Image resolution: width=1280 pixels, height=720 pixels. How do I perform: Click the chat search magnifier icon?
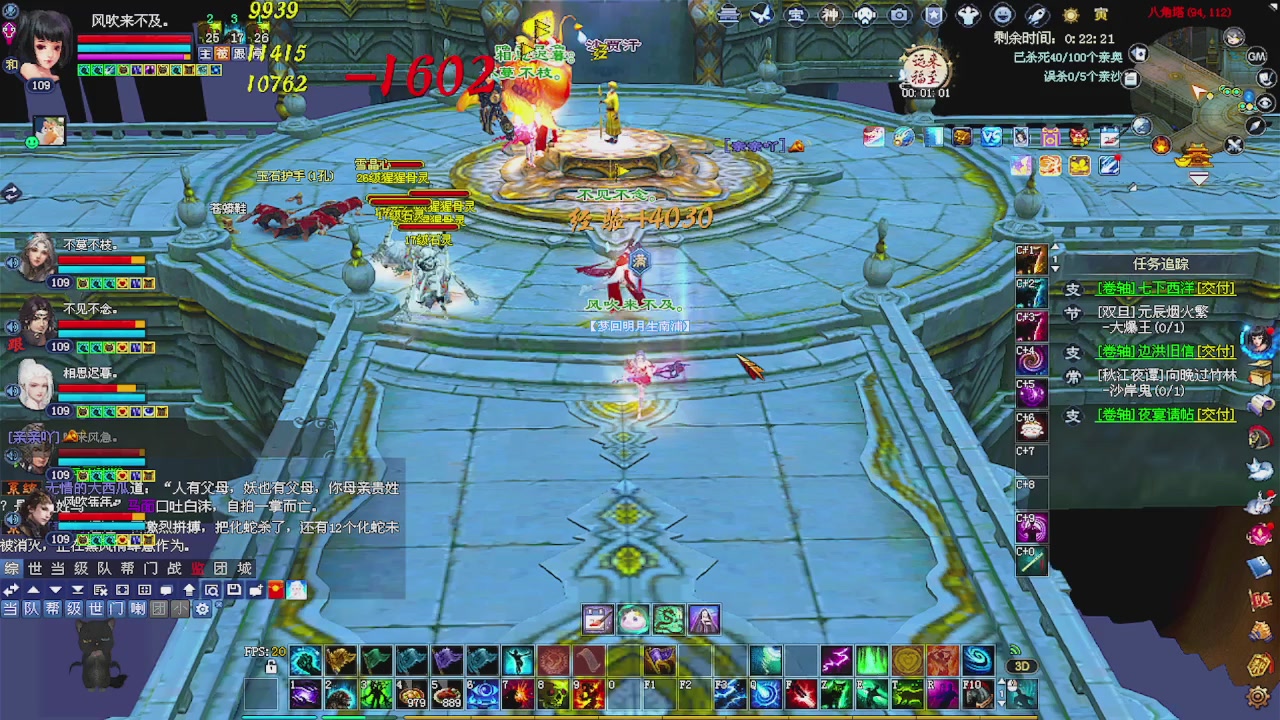pyautogui.click(x=213, y=589)
